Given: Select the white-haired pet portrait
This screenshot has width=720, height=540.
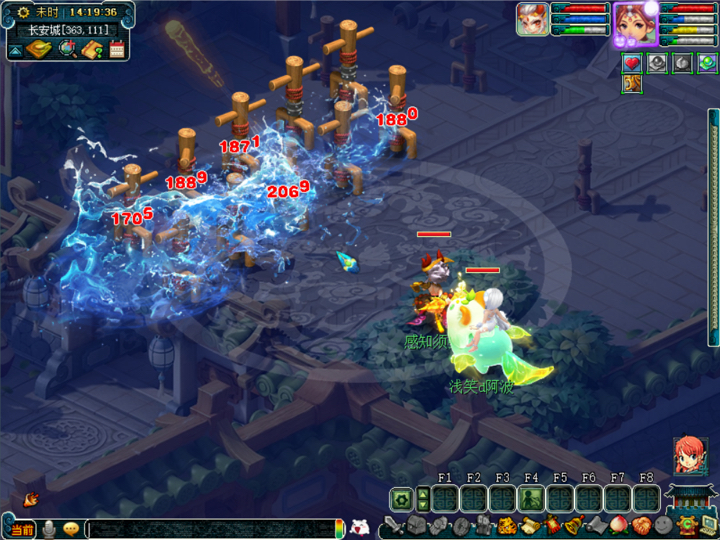Looking at the screenshot, I should pos(531,19).
